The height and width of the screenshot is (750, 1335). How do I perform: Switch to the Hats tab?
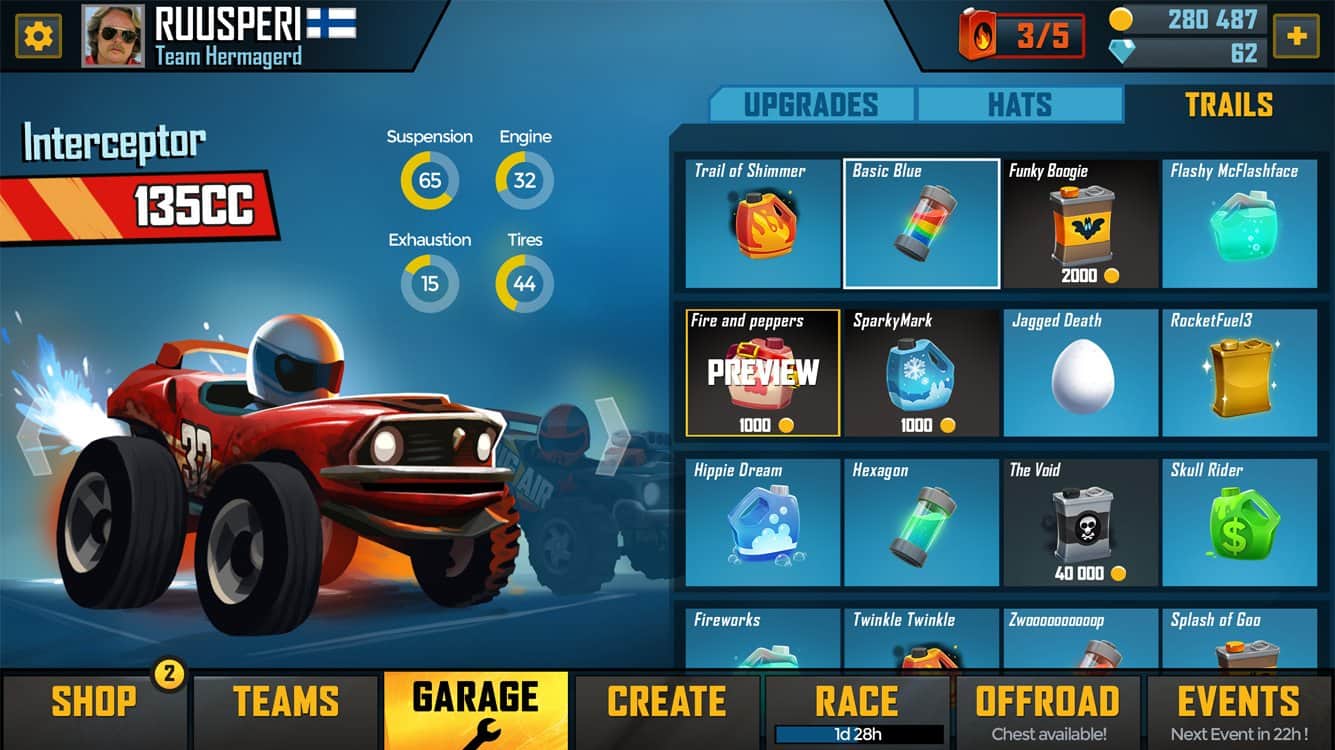point(1019,105)
